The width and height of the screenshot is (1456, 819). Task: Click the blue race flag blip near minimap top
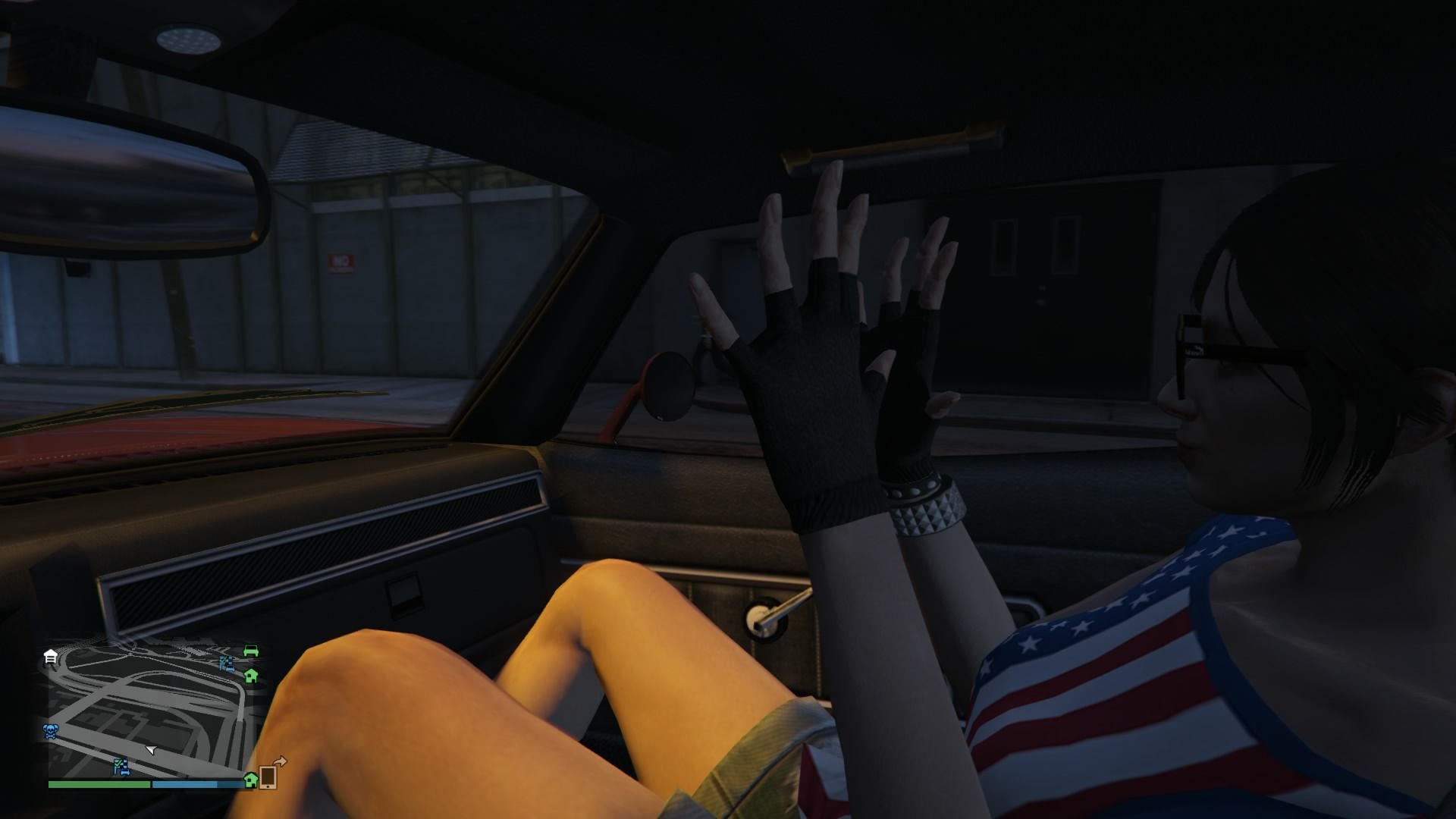(x=227, y=663)
